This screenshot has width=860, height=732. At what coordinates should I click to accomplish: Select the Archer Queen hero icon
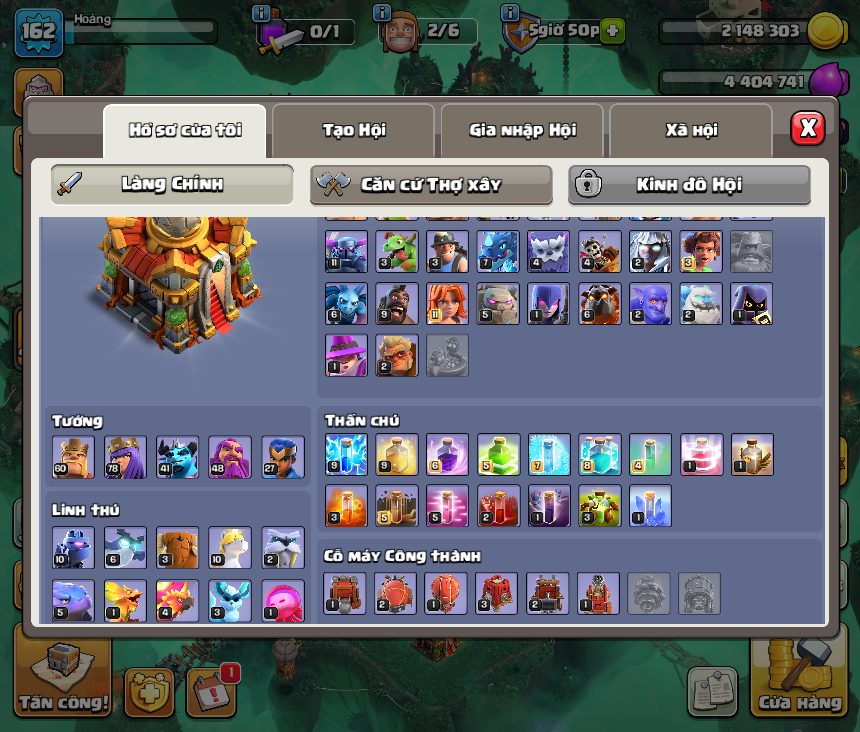(x=125, y=457)
